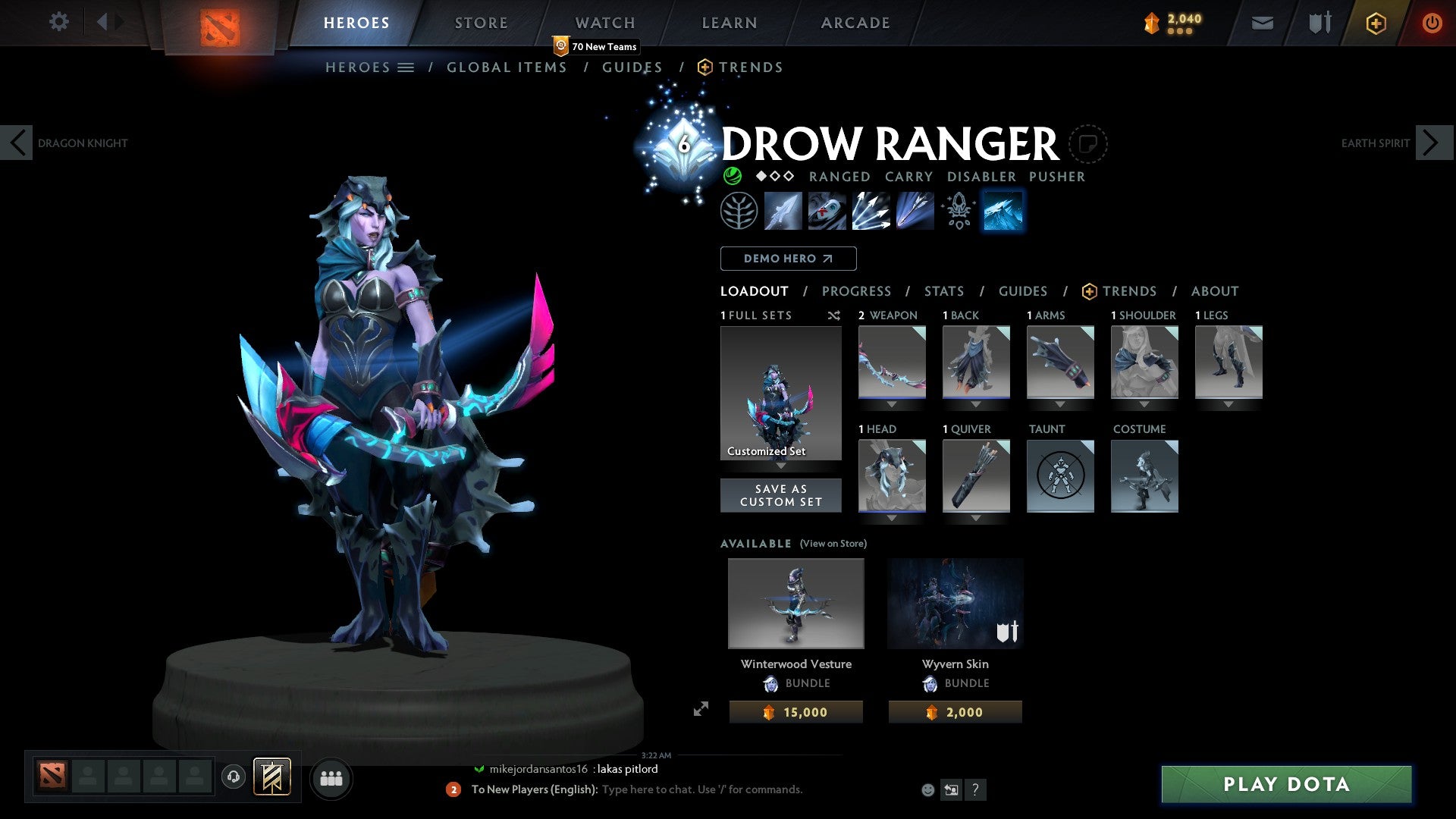
Task: Open the mail envelope icon
Action: tap(1262, 23)
